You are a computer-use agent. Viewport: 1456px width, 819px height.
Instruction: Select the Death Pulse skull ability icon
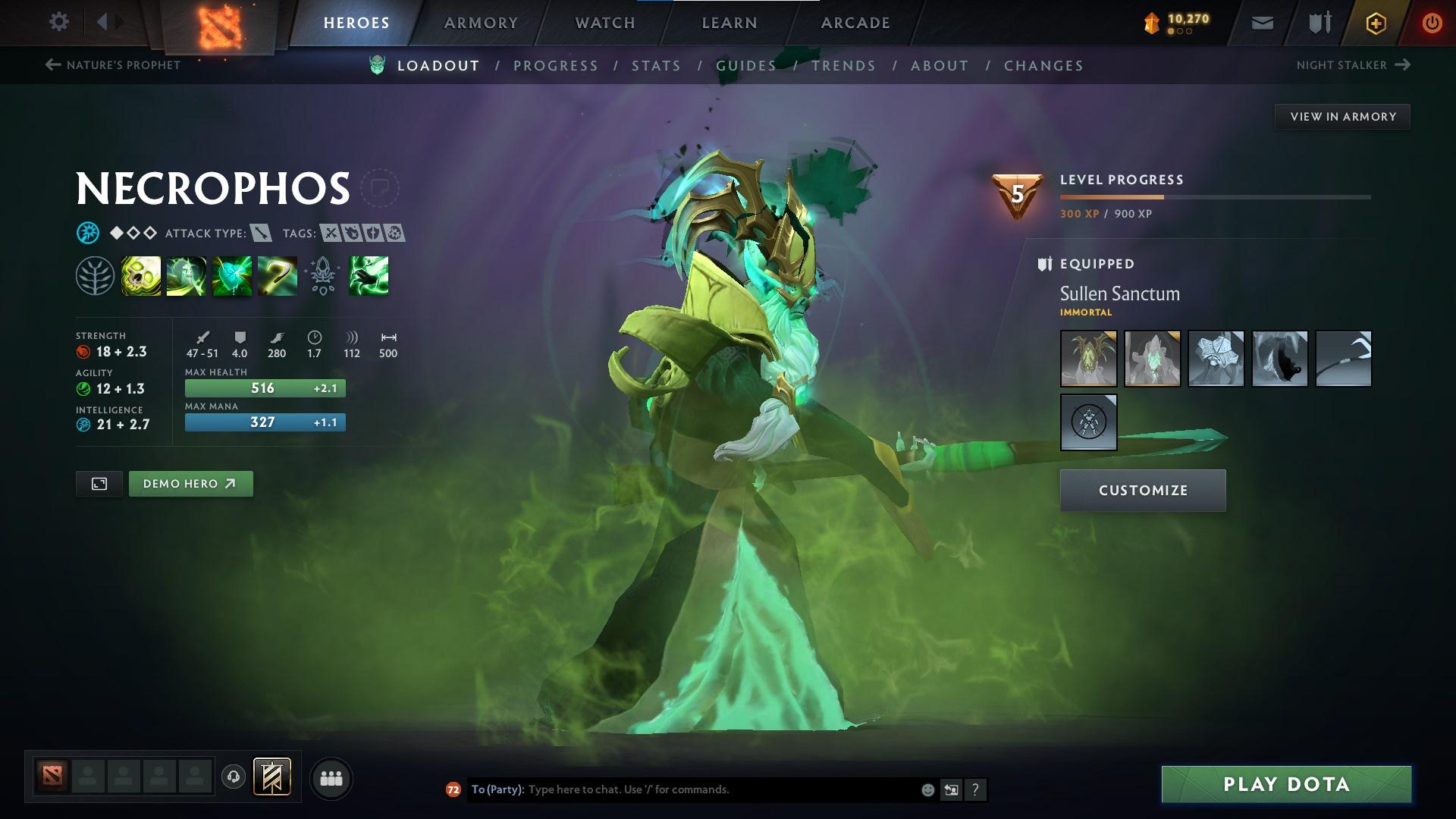coord(141,276)
